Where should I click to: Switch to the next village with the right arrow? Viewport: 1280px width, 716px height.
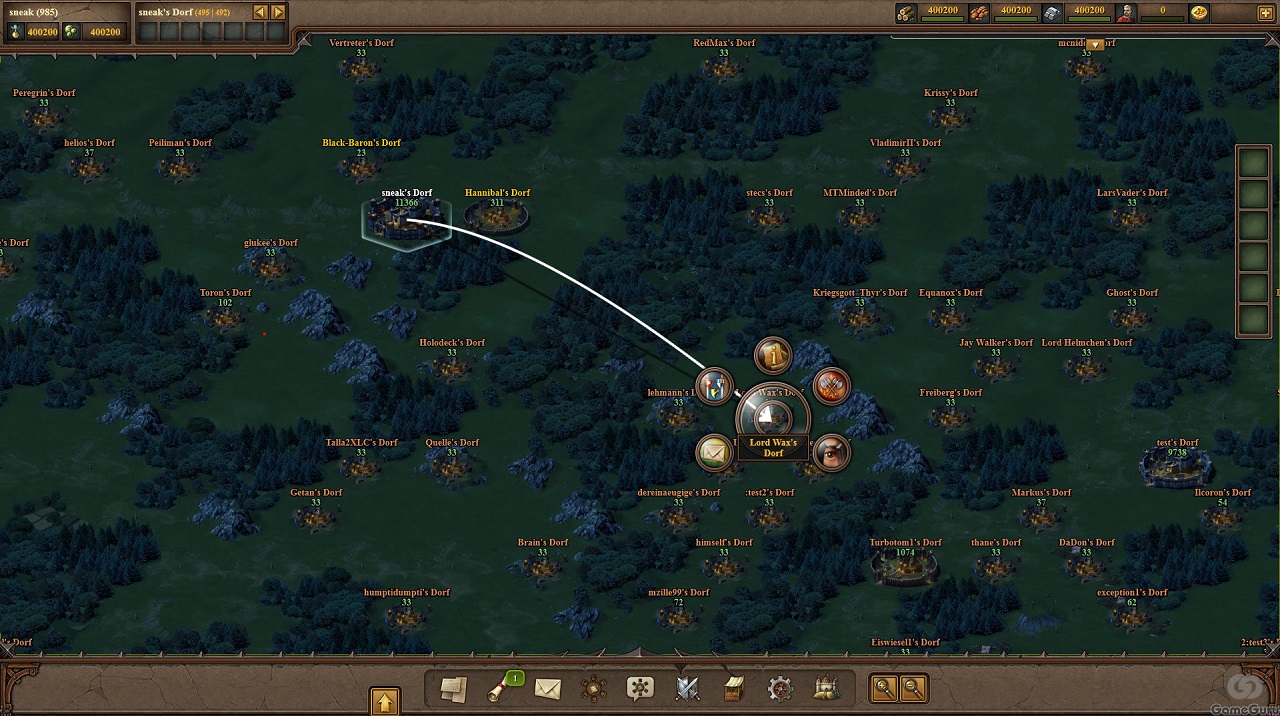tap(278, 12)
